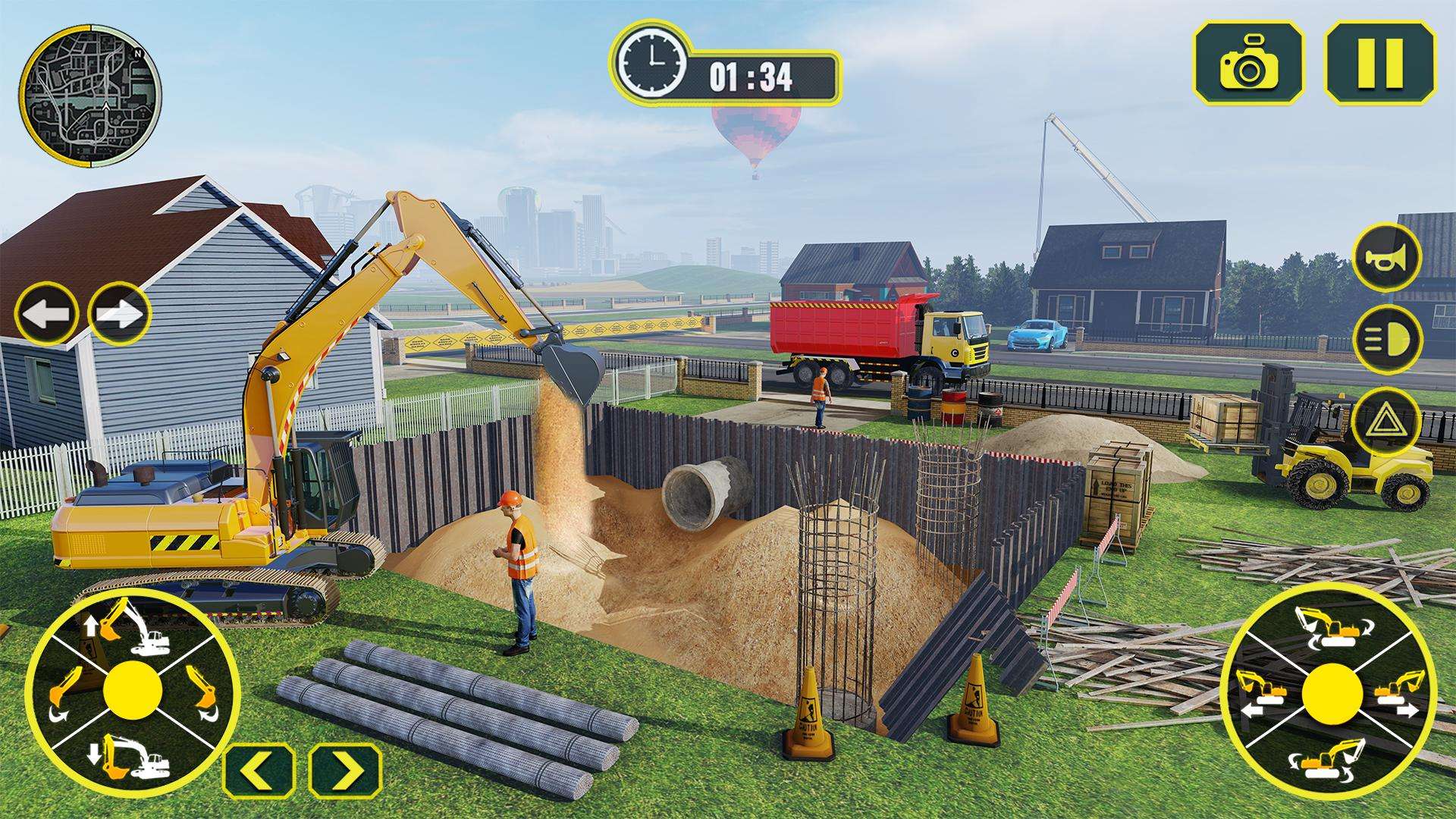Pause the game with the pause button
This screenshot has width=1456, height=819.
[x=1379, y=62]
